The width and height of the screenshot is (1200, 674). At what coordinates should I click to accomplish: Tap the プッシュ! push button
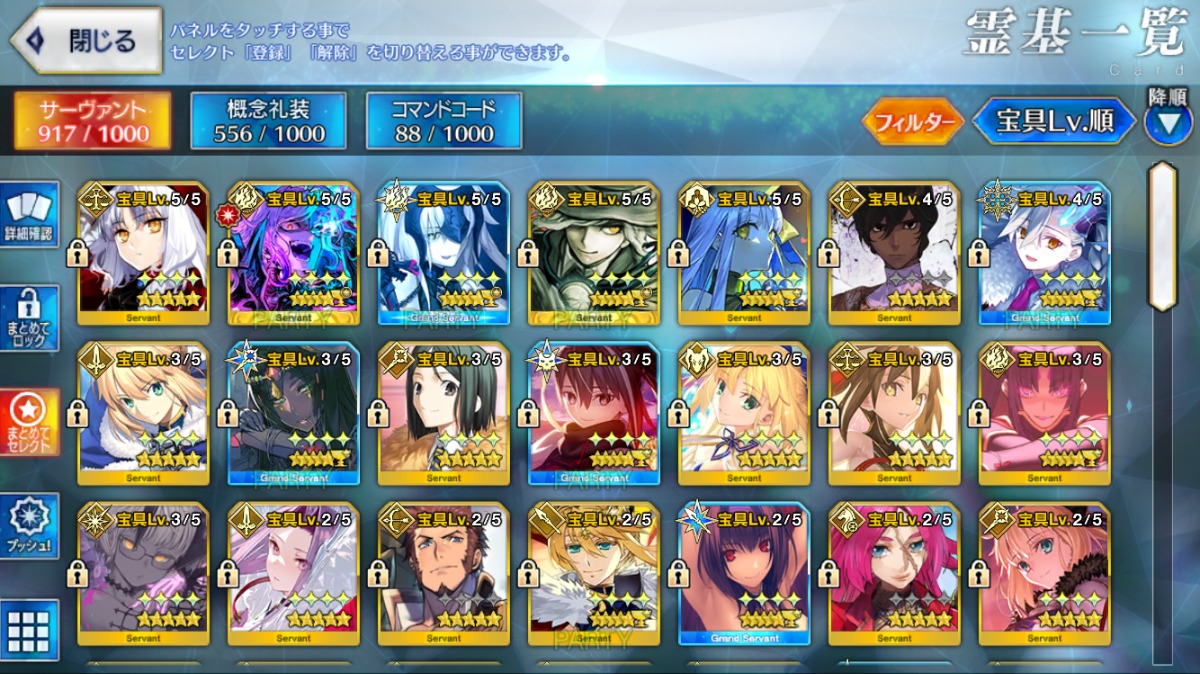(31, 525)
